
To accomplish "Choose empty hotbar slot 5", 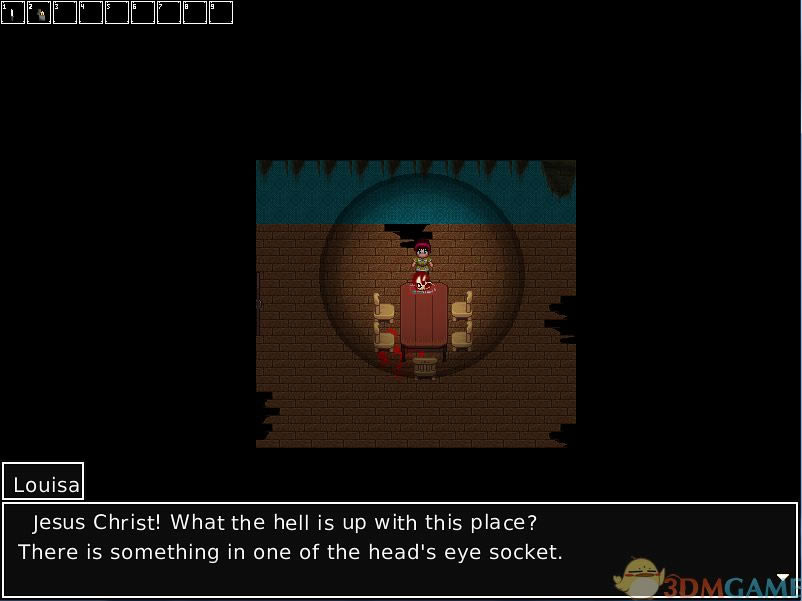I will point(117,13).
